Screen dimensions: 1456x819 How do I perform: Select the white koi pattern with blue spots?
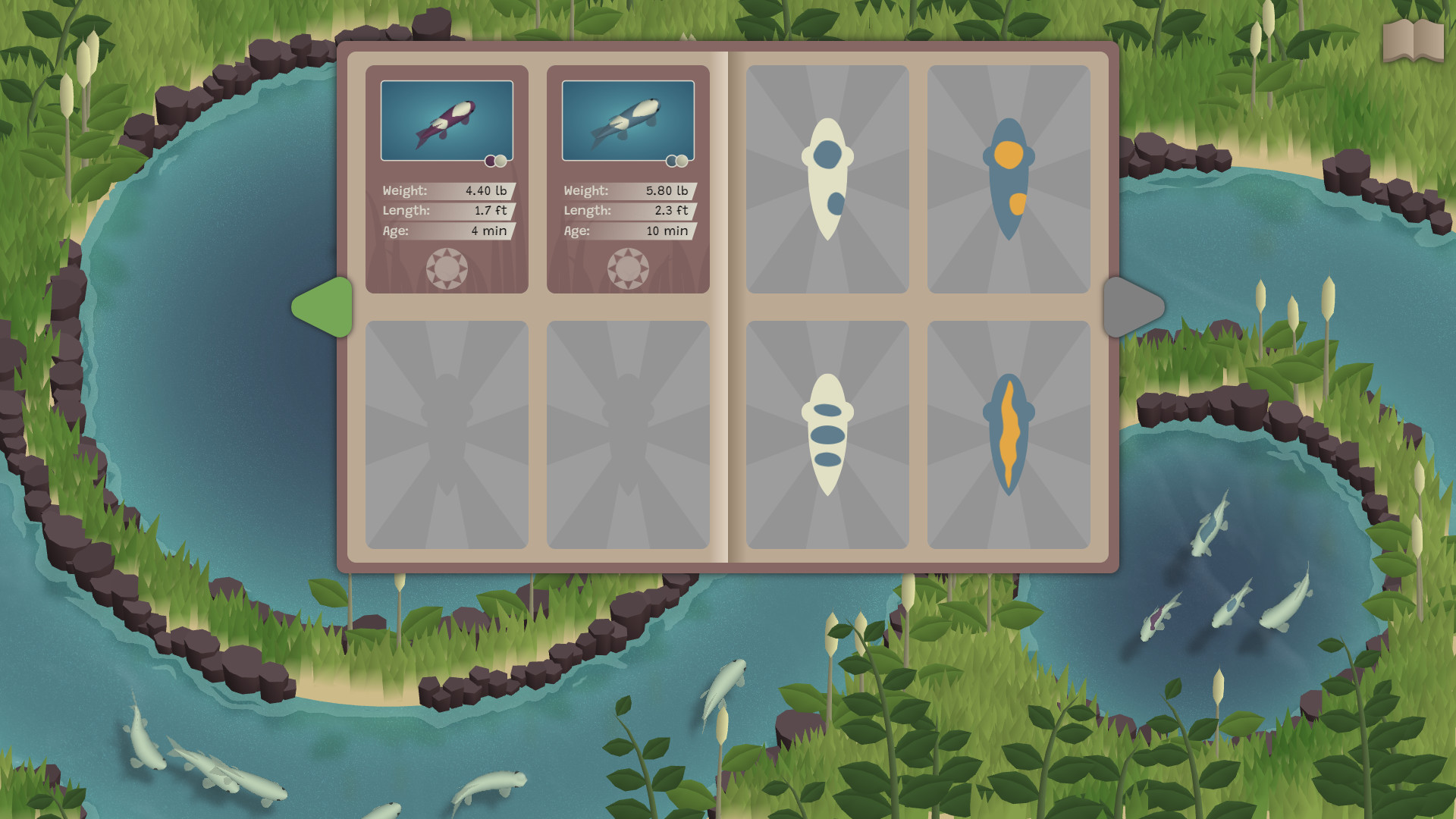click(827, 178)
